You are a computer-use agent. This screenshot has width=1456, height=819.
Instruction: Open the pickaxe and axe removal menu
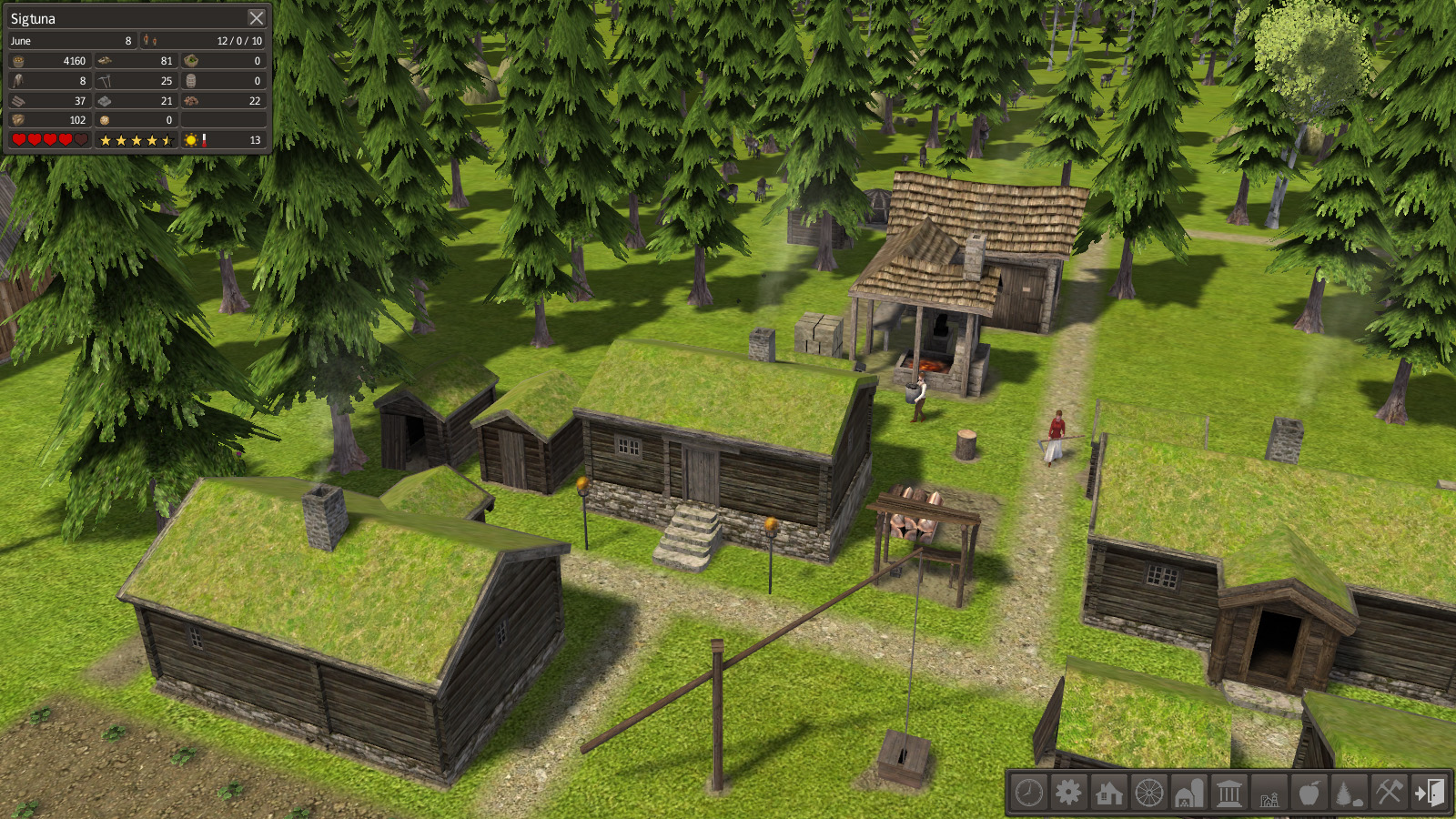pos(1389,793)
